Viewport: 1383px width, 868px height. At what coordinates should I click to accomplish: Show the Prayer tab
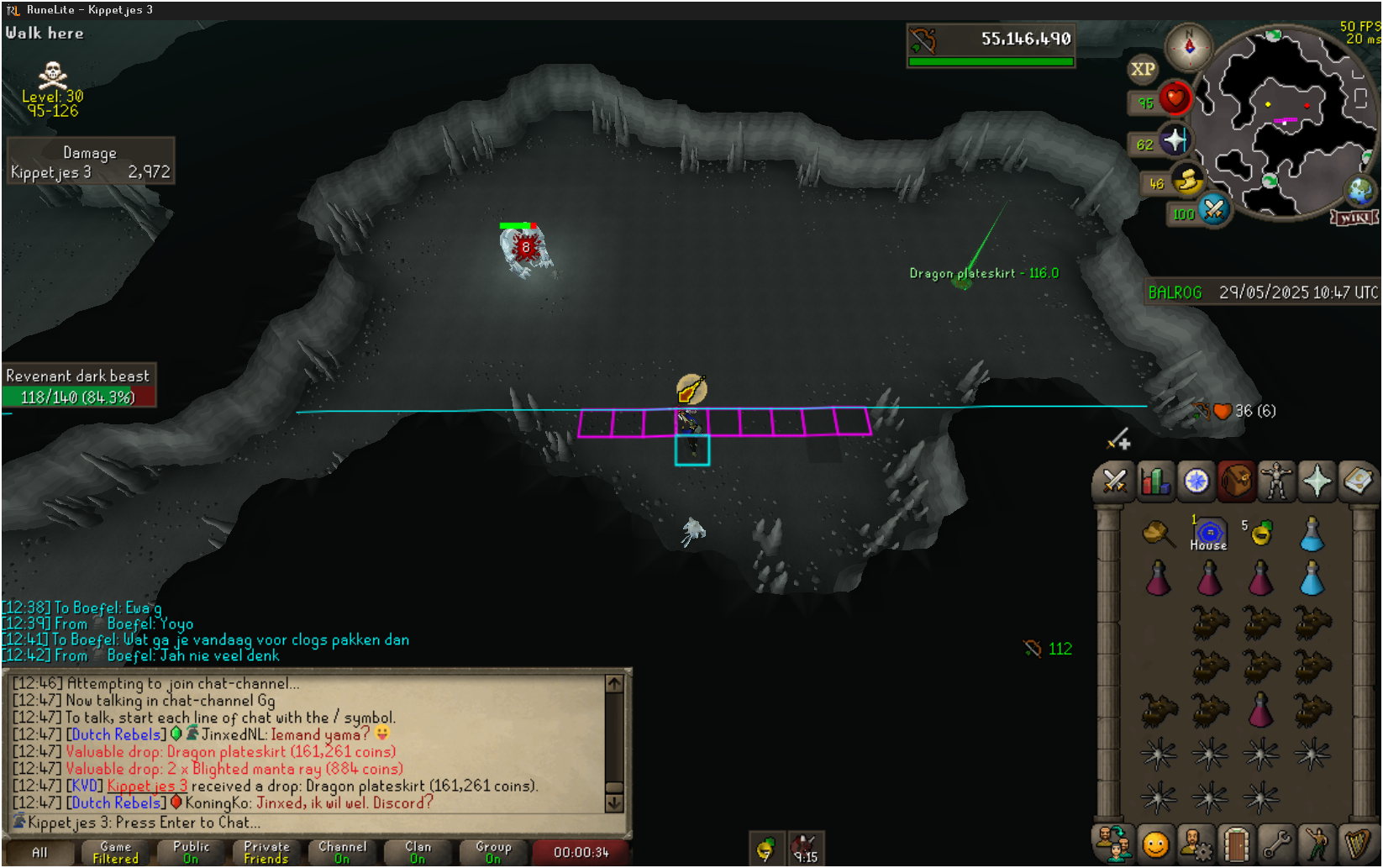point(1317,481)
